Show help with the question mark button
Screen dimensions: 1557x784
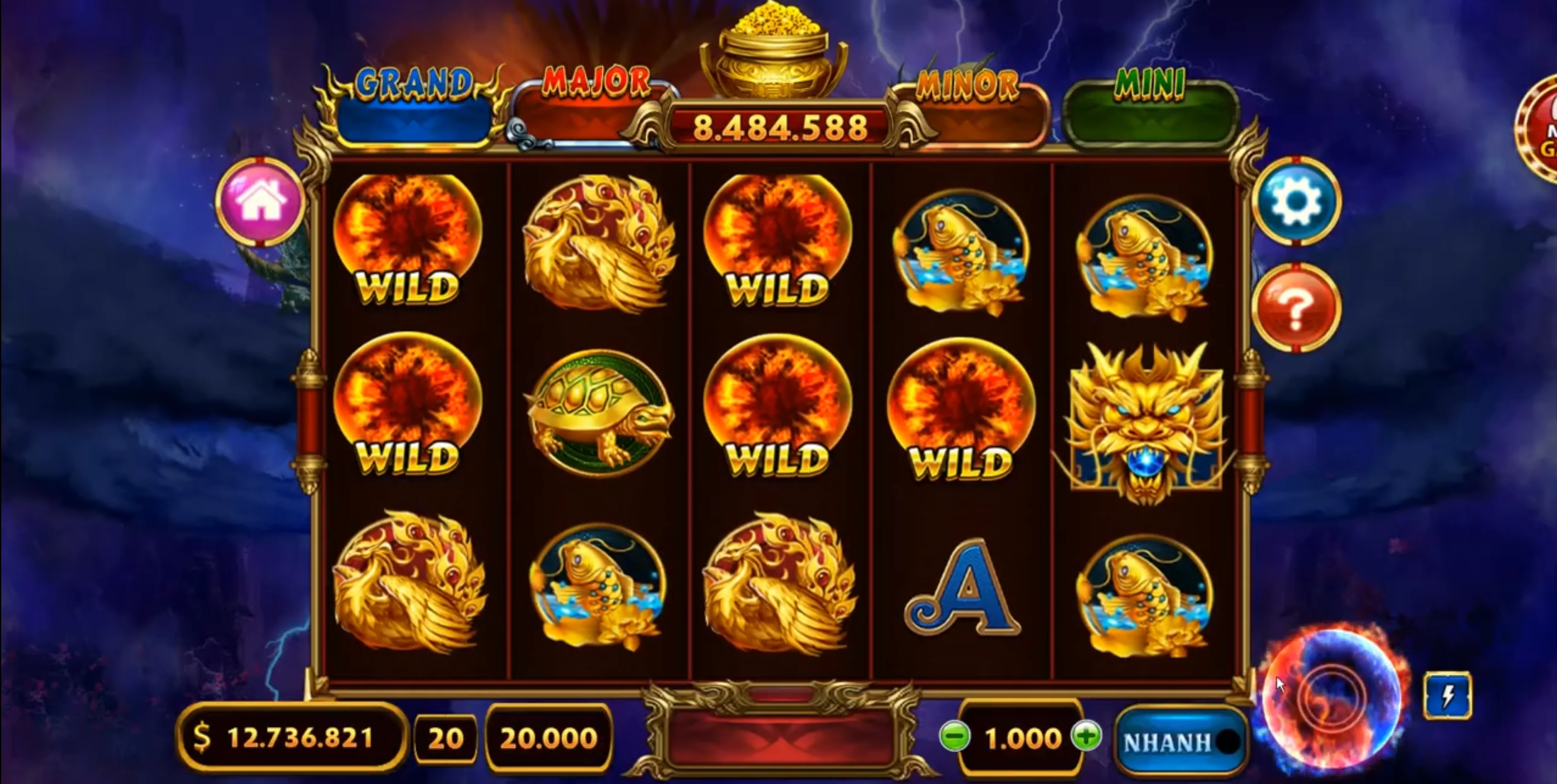1296,308
